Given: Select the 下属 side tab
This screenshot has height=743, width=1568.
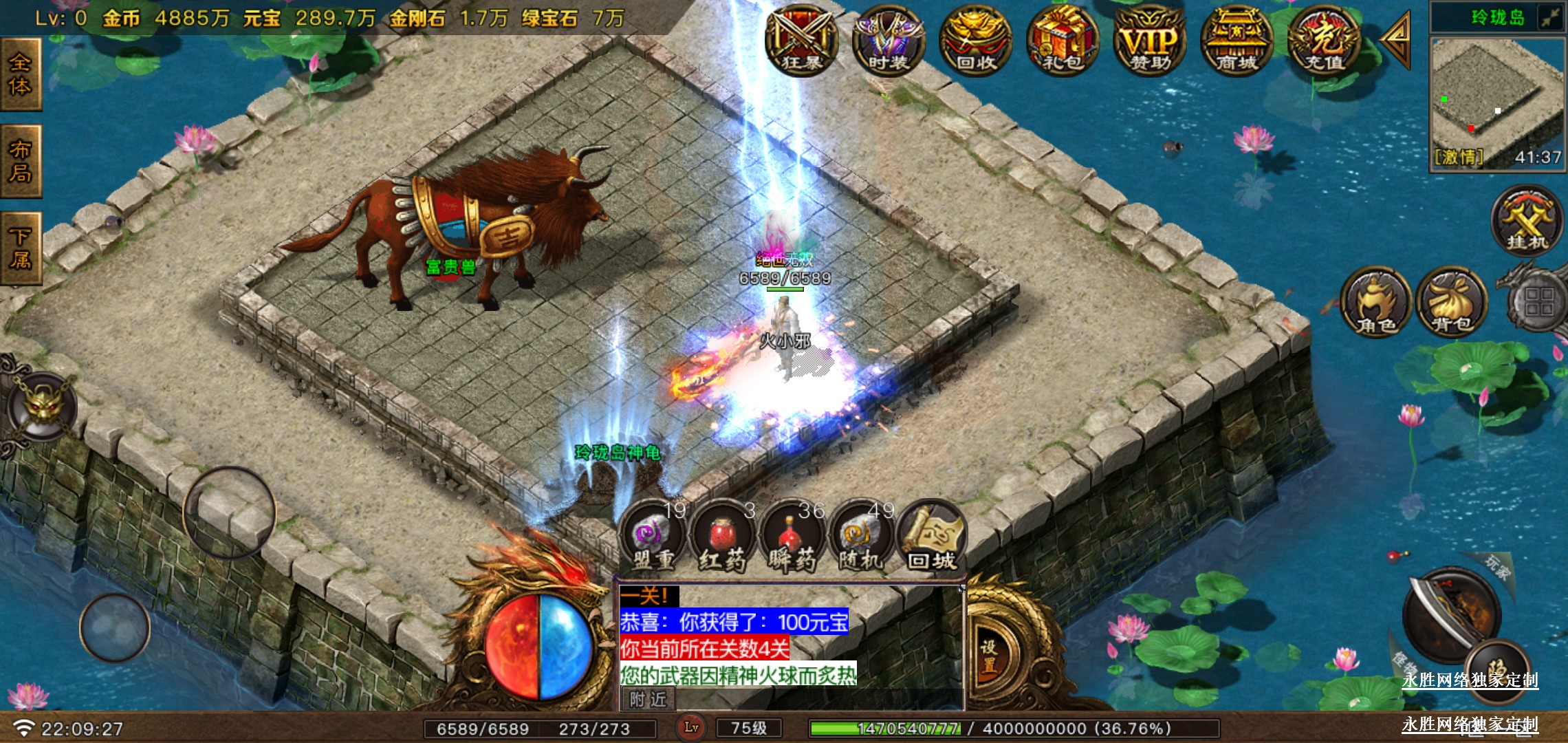Looking at the screenshot, I should [21, 248].
